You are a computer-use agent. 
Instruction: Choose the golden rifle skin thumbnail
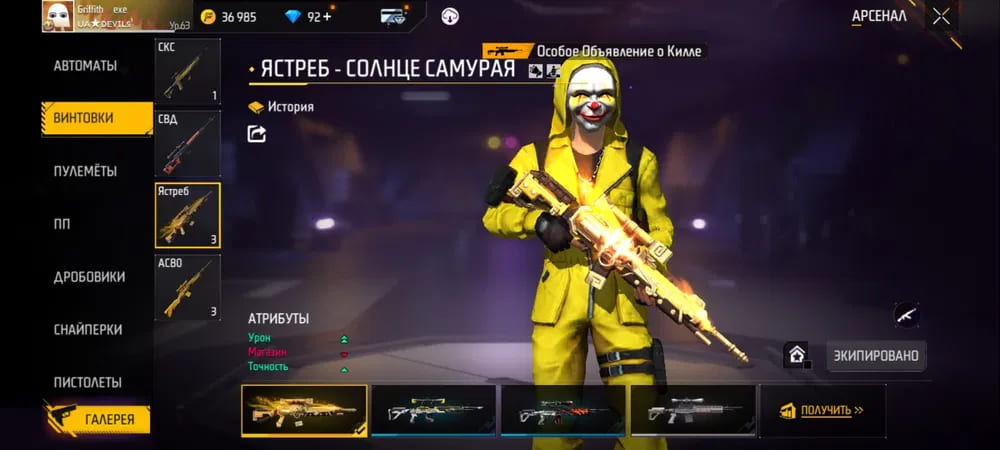click(x=304, y=410)
